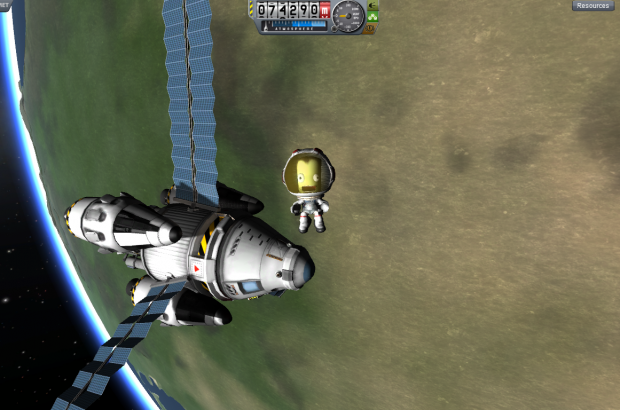620x410 pixels.
Task: Open the Resources panel
Action: coord(593,6)
